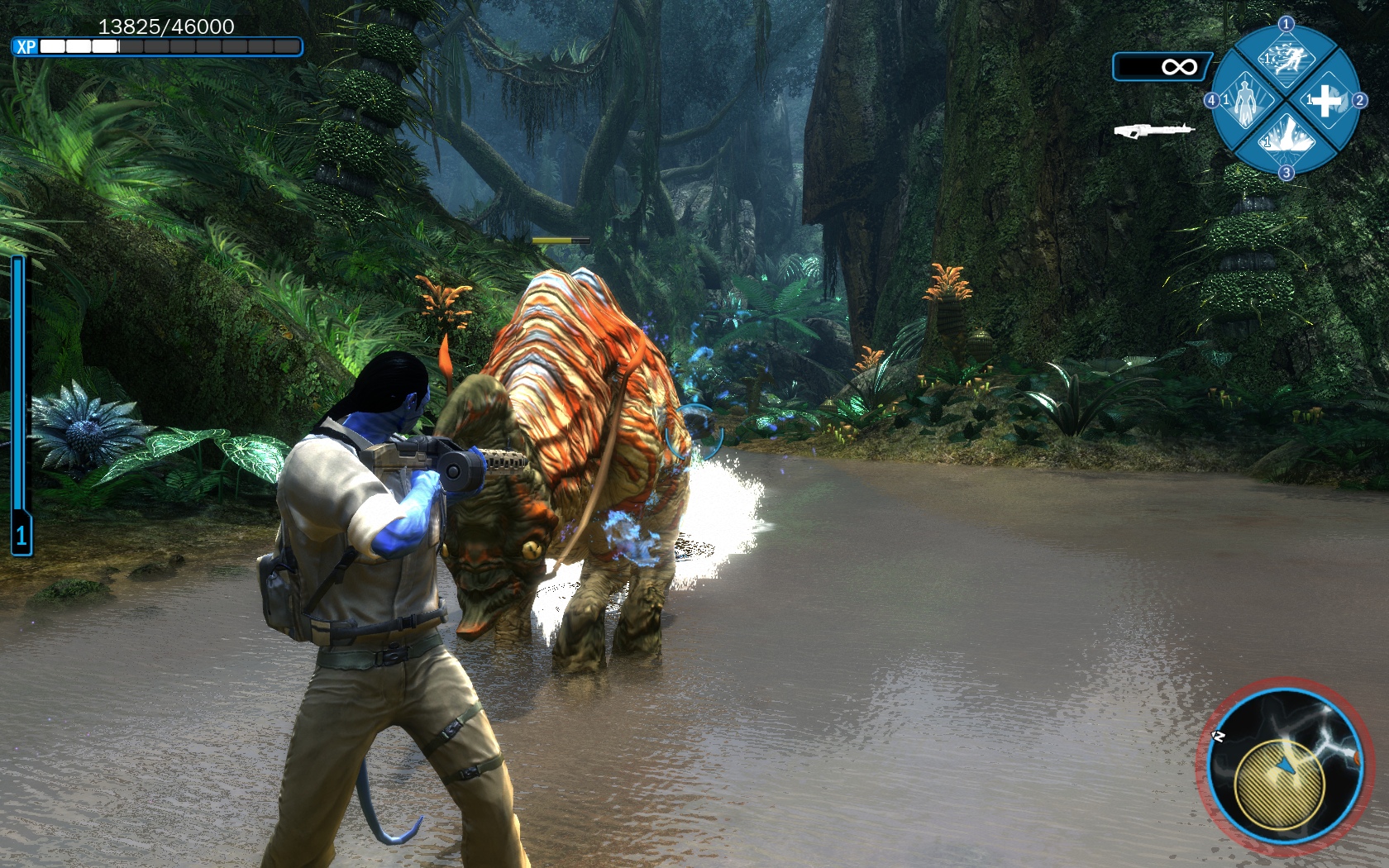Trigger the ground burst skill

[x=1286, y=137]
